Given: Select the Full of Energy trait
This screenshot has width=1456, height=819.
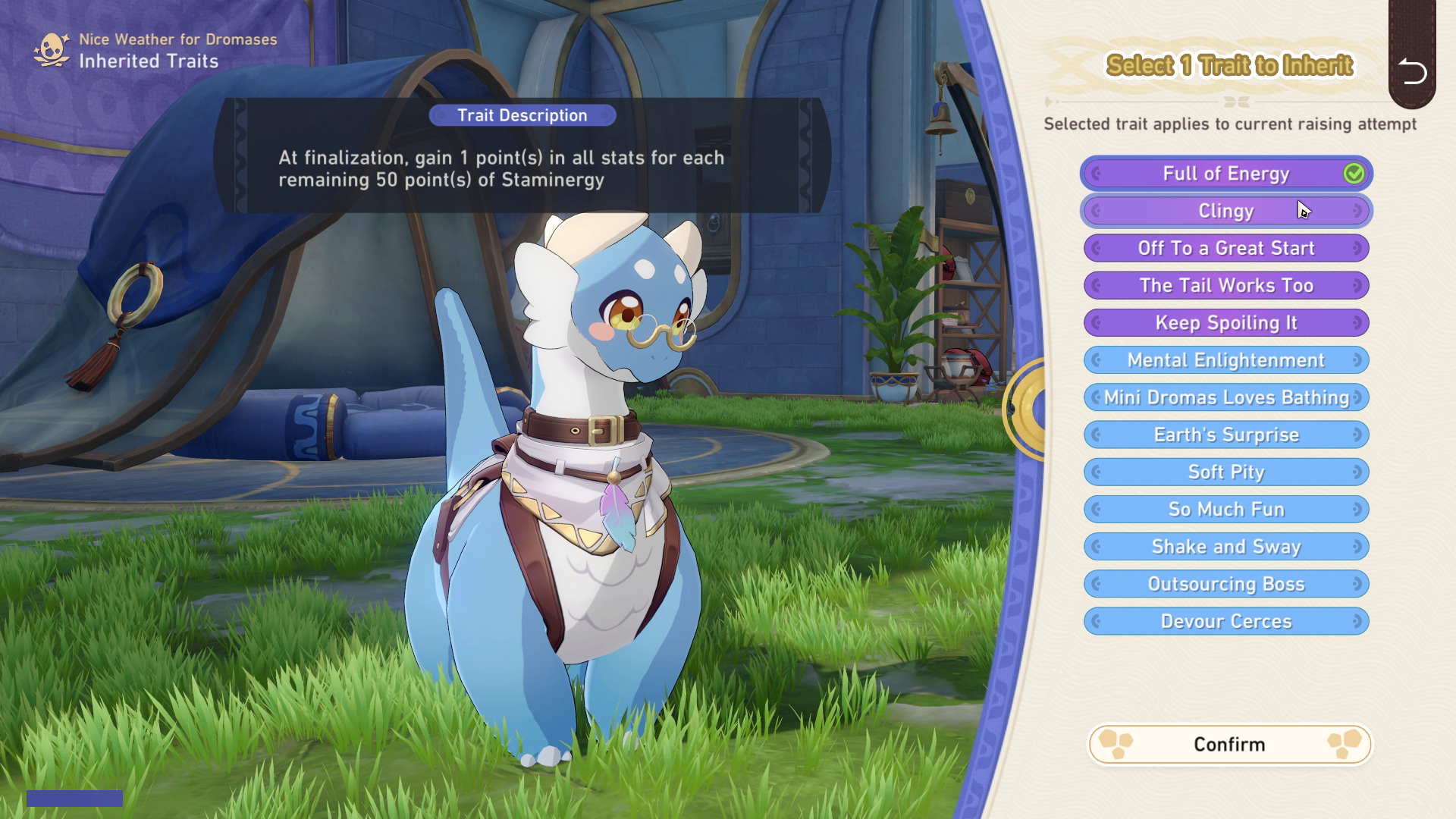Looking at the screenshot, I should point(1225,174).
